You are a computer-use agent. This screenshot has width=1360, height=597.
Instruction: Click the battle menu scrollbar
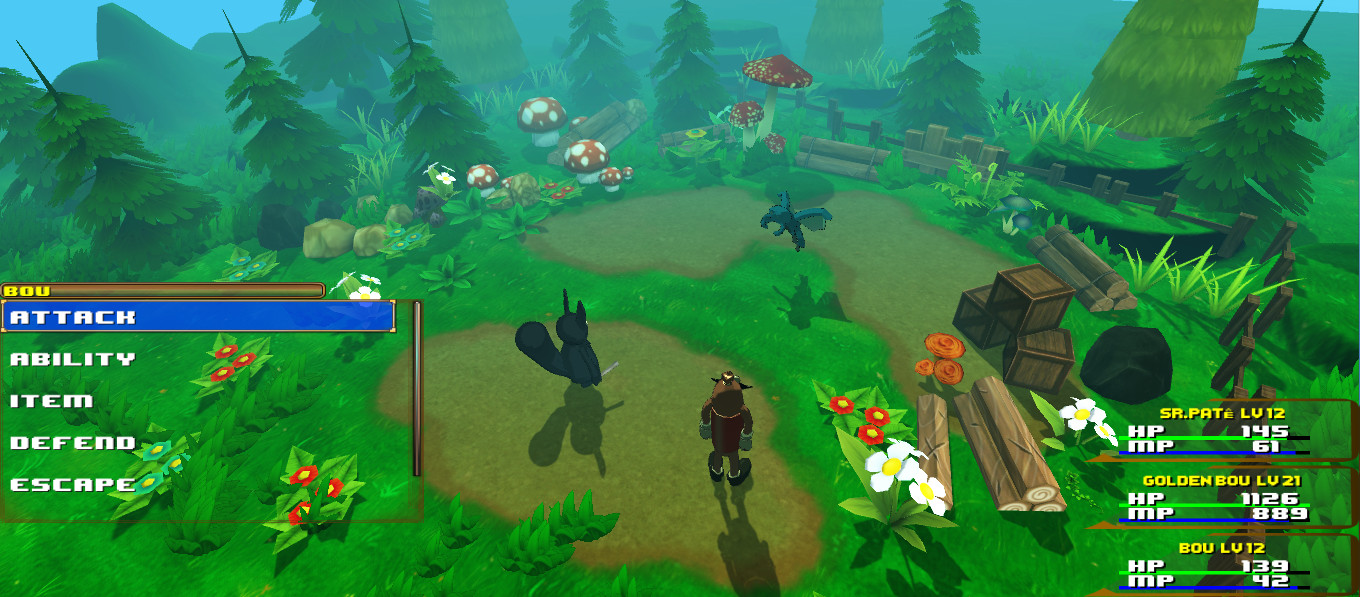417,388
